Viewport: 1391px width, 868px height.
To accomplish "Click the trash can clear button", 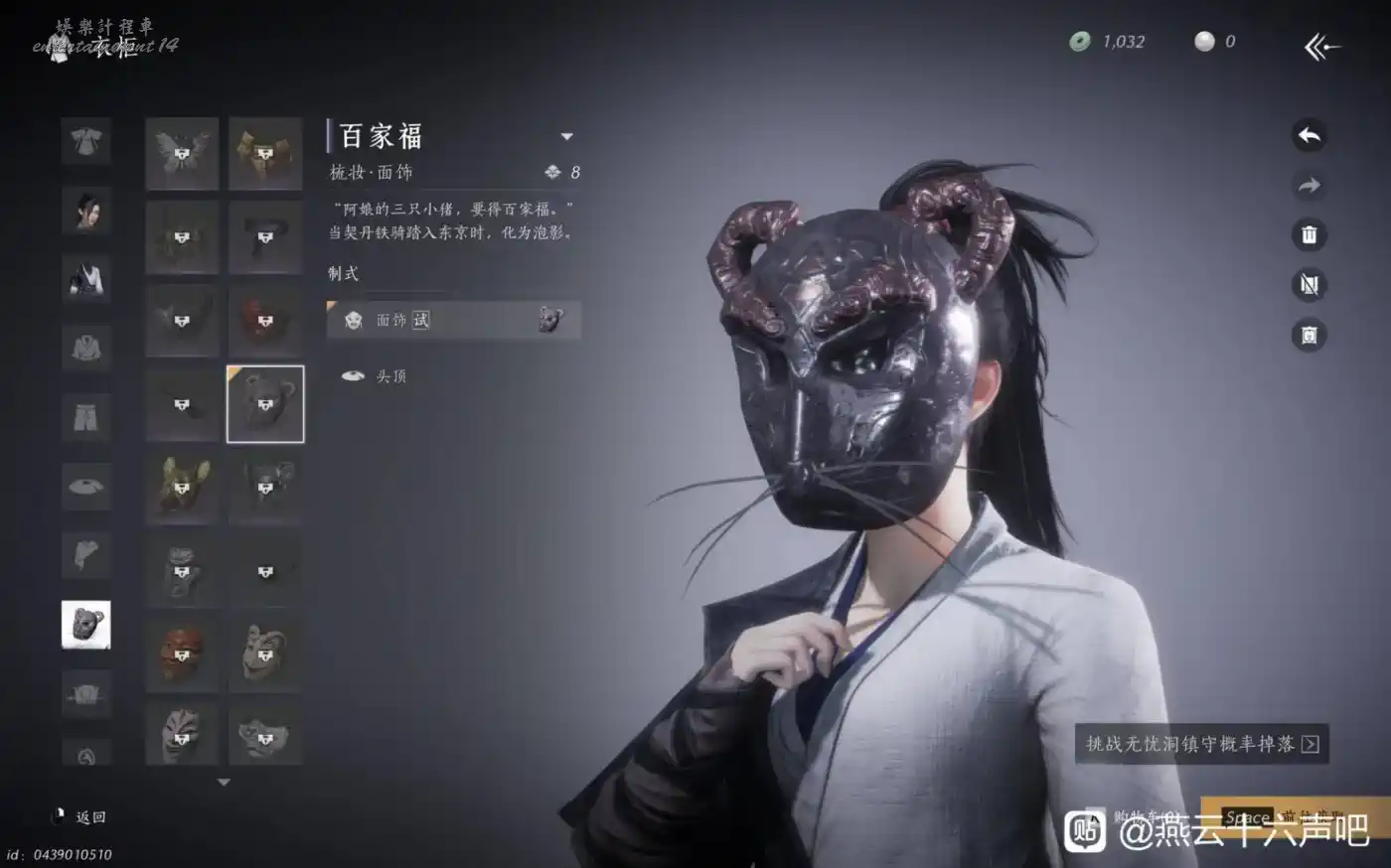I will (1309, 235).
